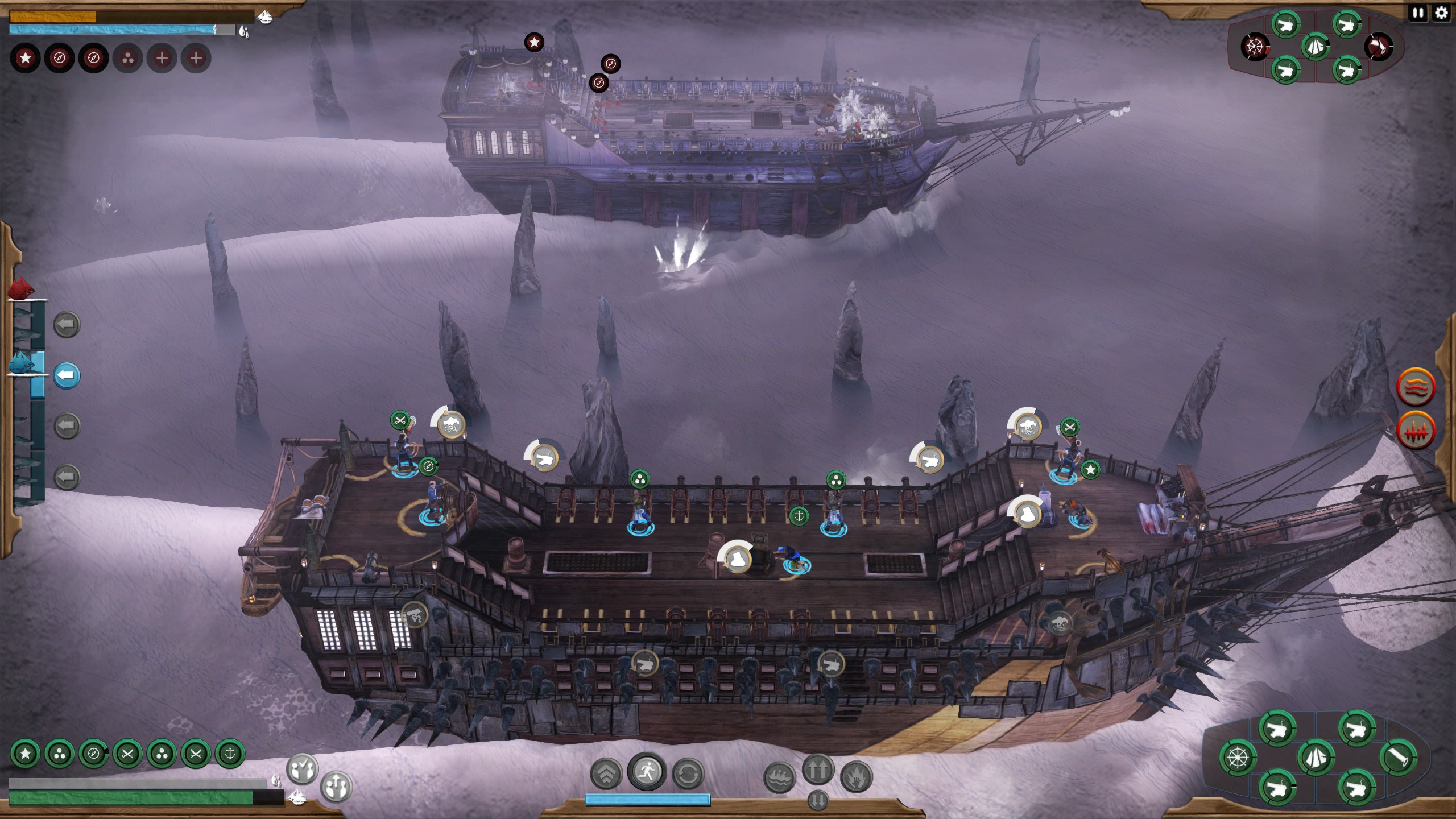Viewport: 1456px width, 819px height.
Task: Click the circular arrows button
Action: point(688,774)
